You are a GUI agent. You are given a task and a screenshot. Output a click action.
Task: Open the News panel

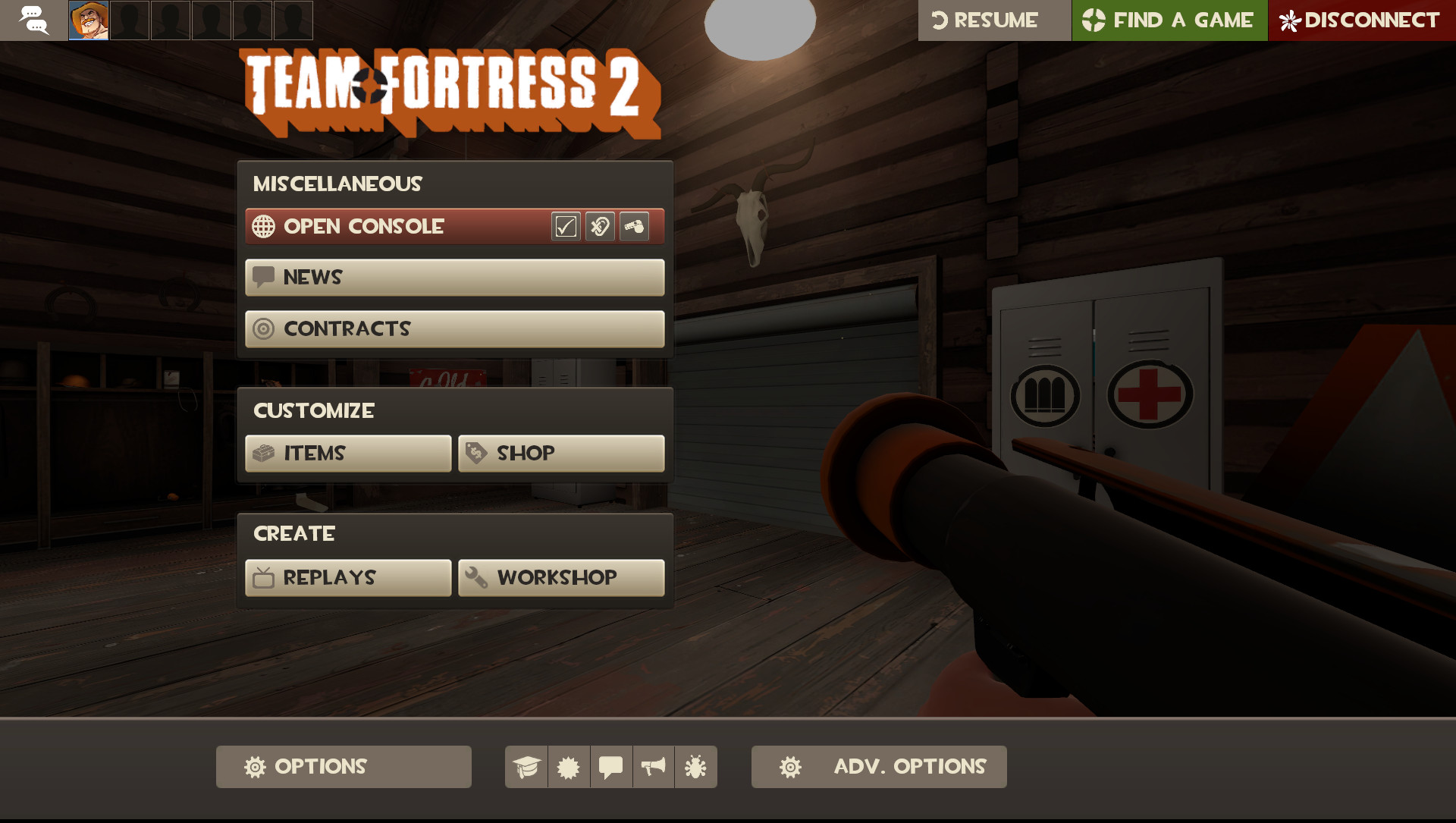tap(453, 277)
